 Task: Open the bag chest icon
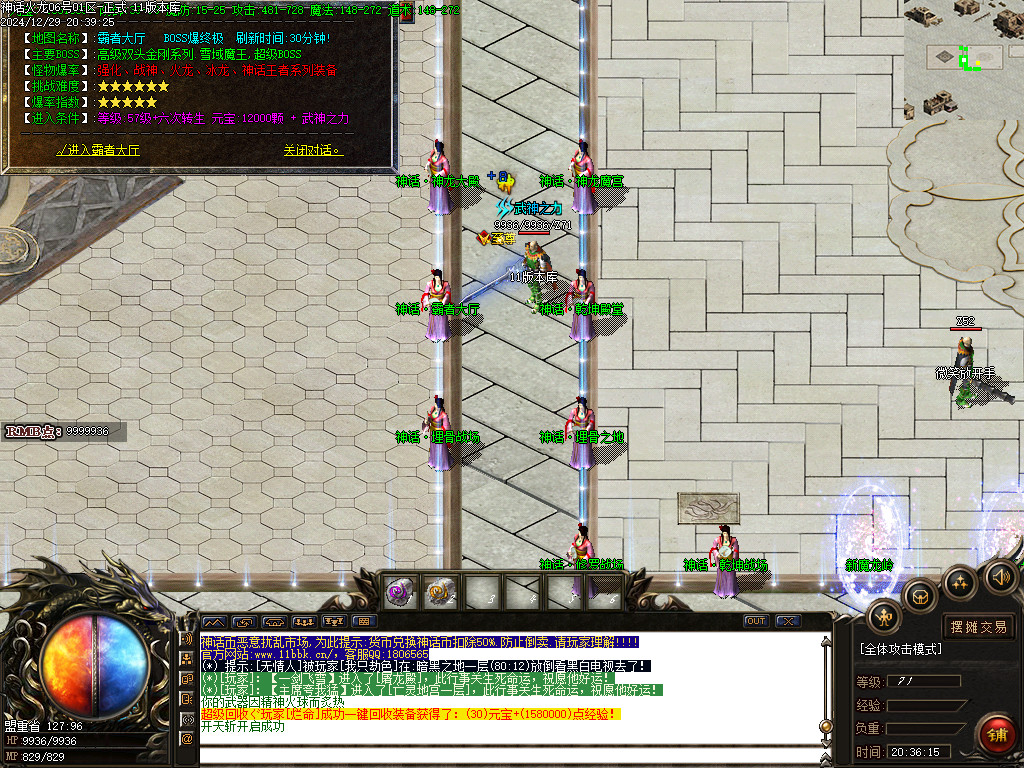click(x=920, y=597)
